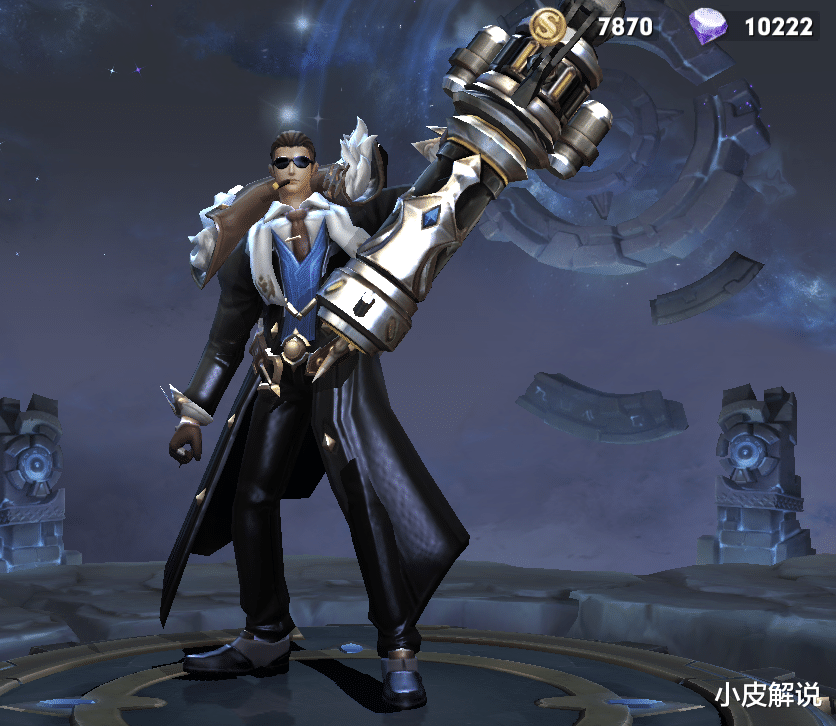Tap the gold battle points coin icon
This screenshot has height=726, width=836.
tap(547, 25)
